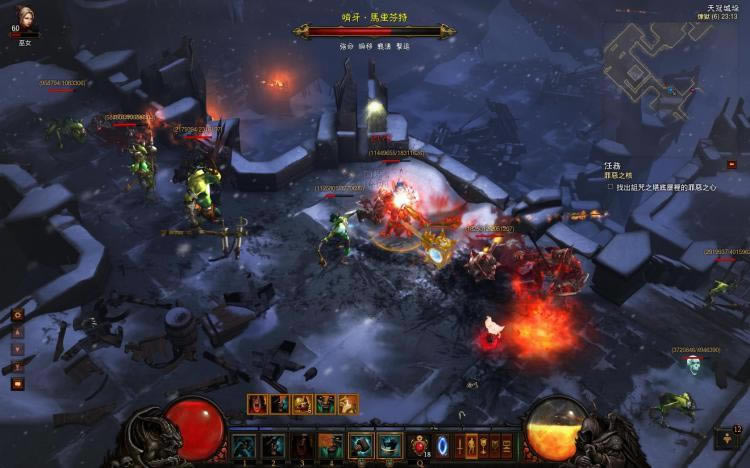
Task: Trigger the skill in hotbar slot 3
Action: tap(302, 445)
